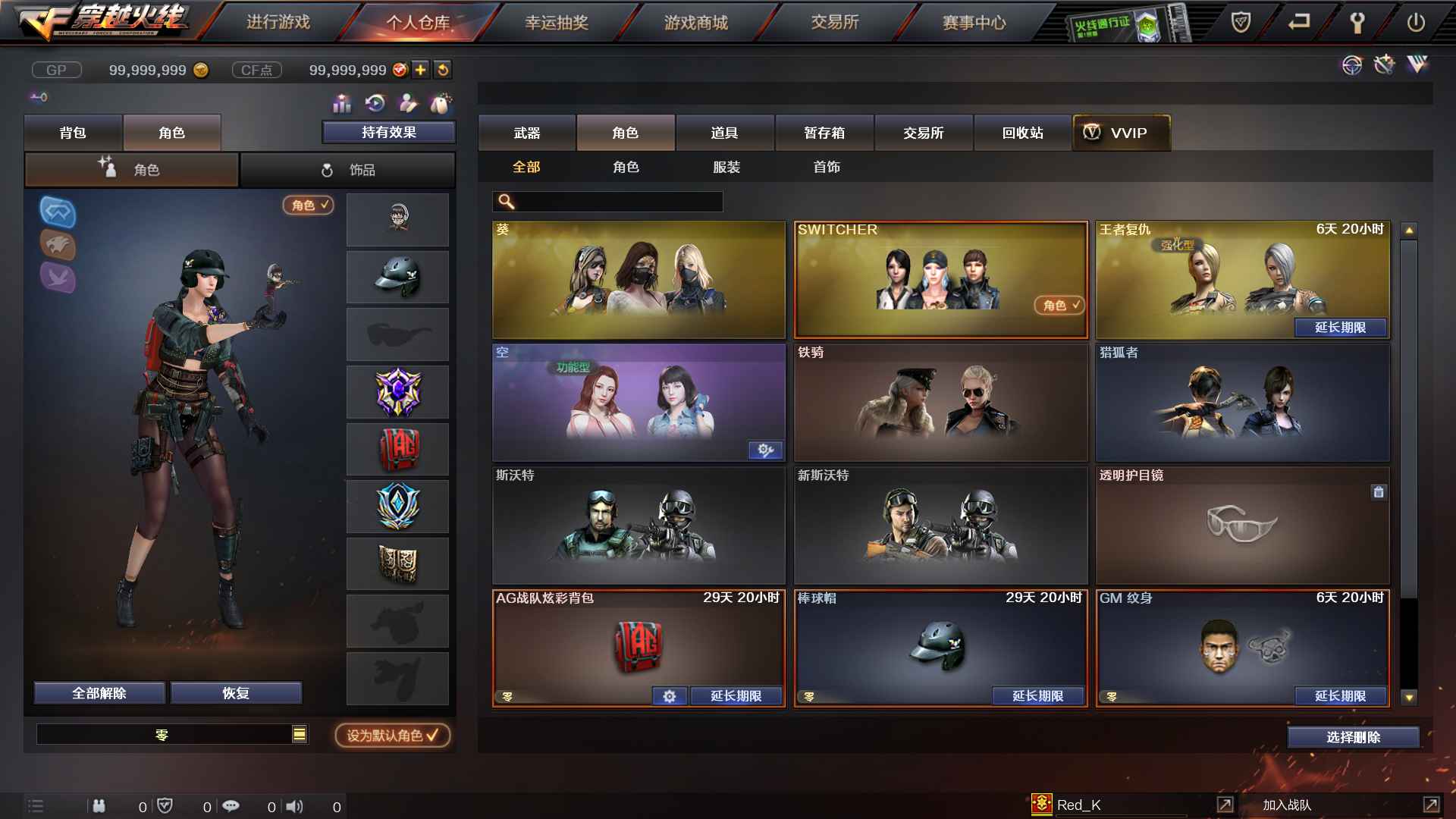Show the 背包 backpack tab
This screenshot has height=819, width=1456.
73,133
